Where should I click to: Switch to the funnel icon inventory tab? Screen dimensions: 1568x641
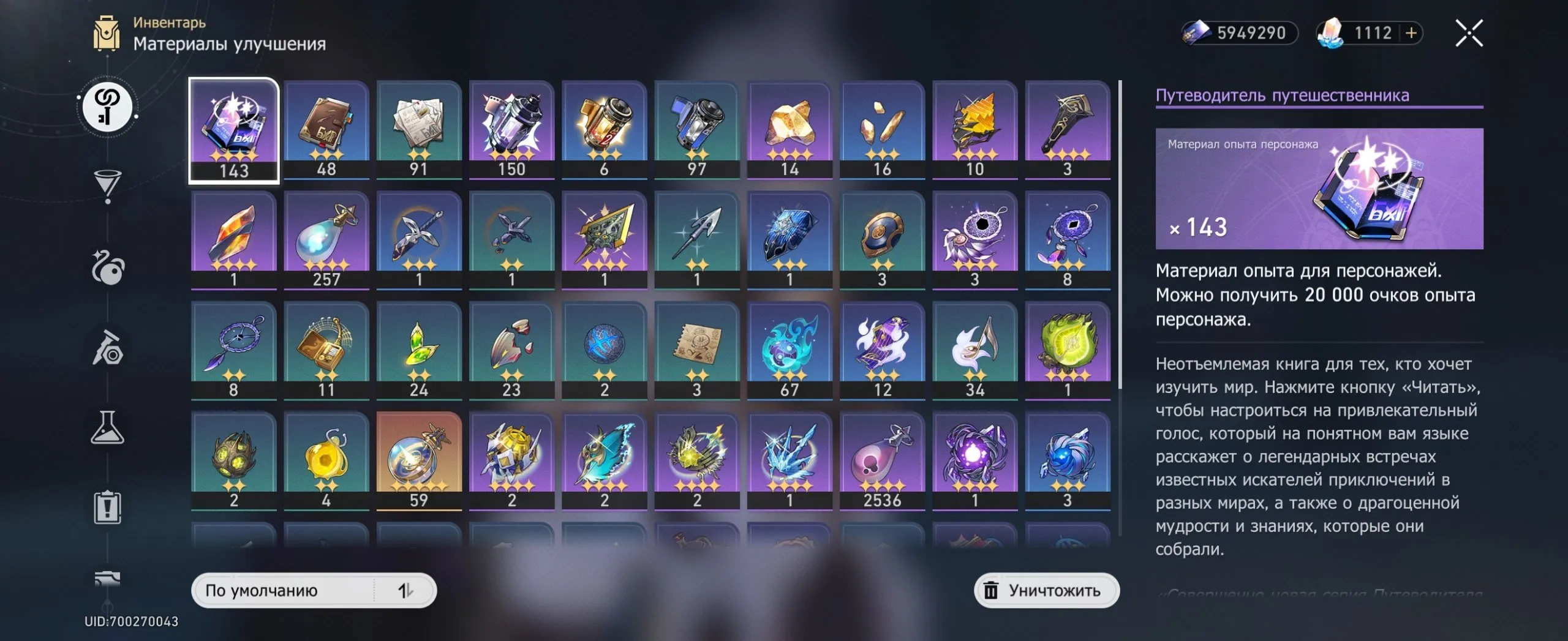tap(107, 185)
